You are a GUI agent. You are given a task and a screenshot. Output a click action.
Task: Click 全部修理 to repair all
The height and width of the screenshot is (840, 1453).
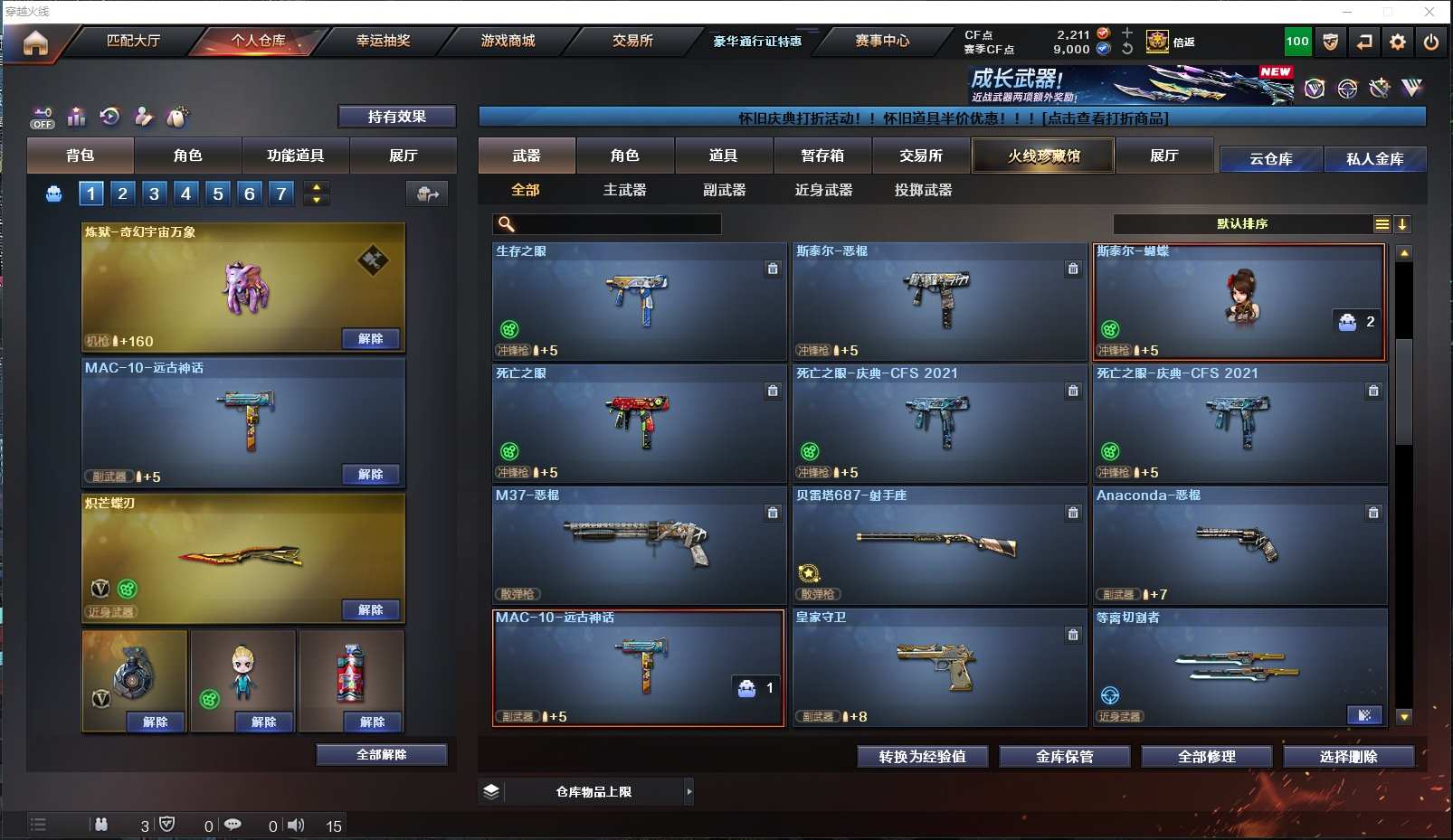coord(1206,757)
